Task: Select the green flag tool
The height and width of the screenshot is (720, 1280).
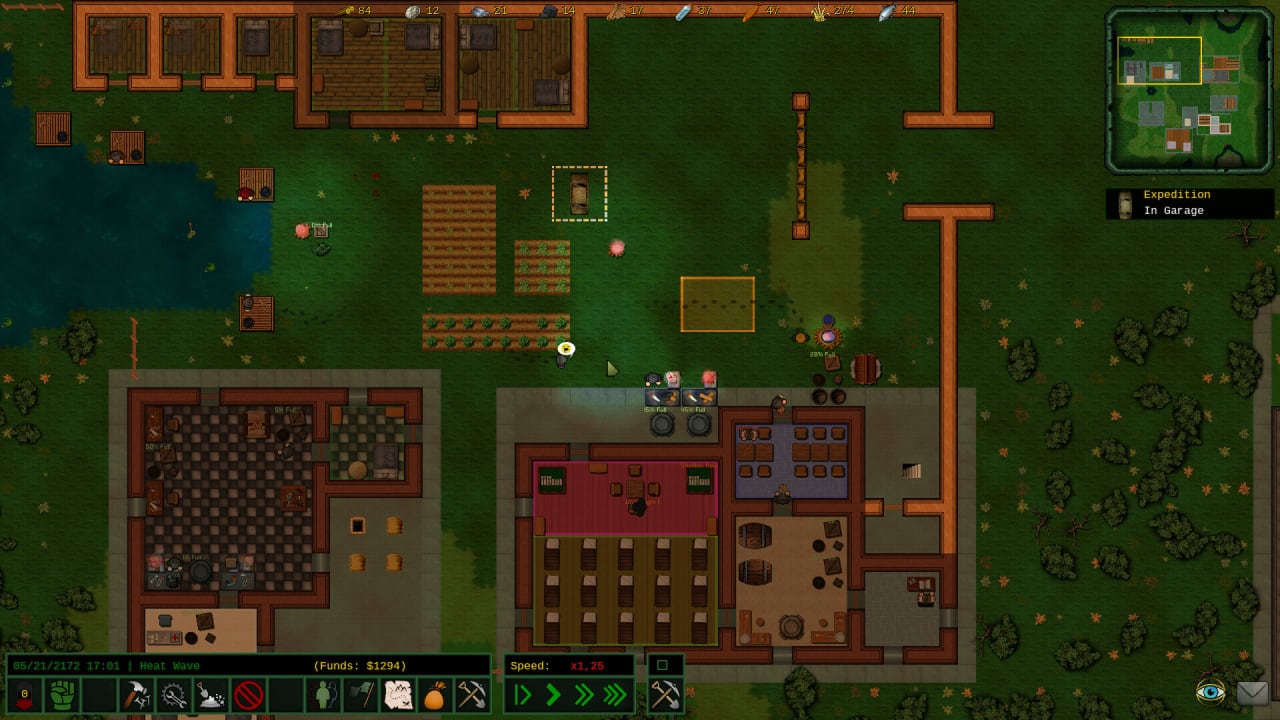Action: 360,694
